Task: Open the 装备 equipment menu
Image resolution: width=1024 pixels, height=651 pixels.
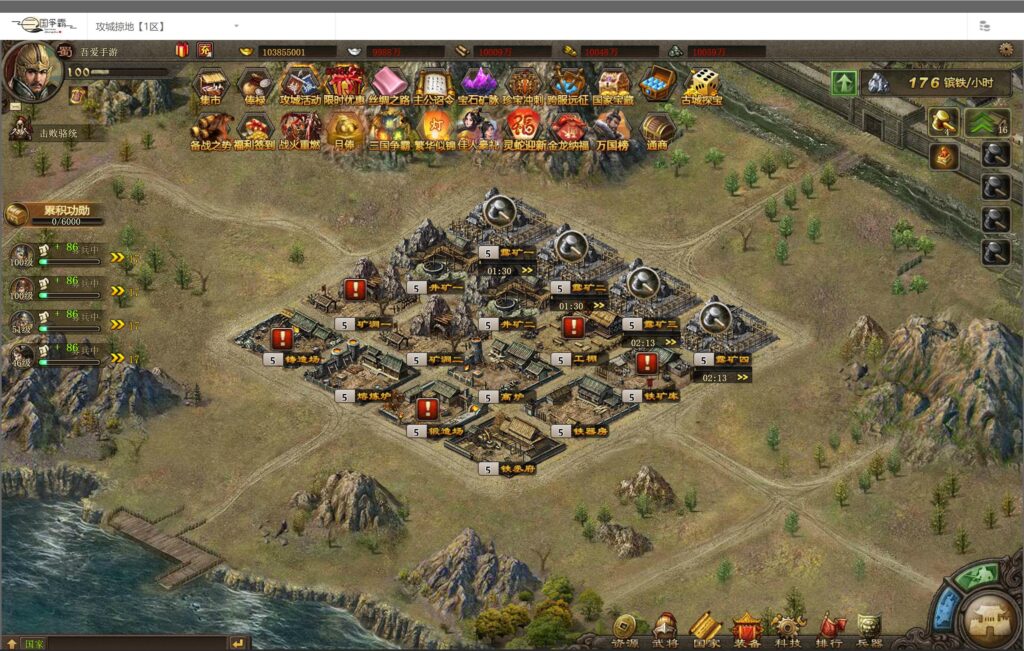Action: 746,629
